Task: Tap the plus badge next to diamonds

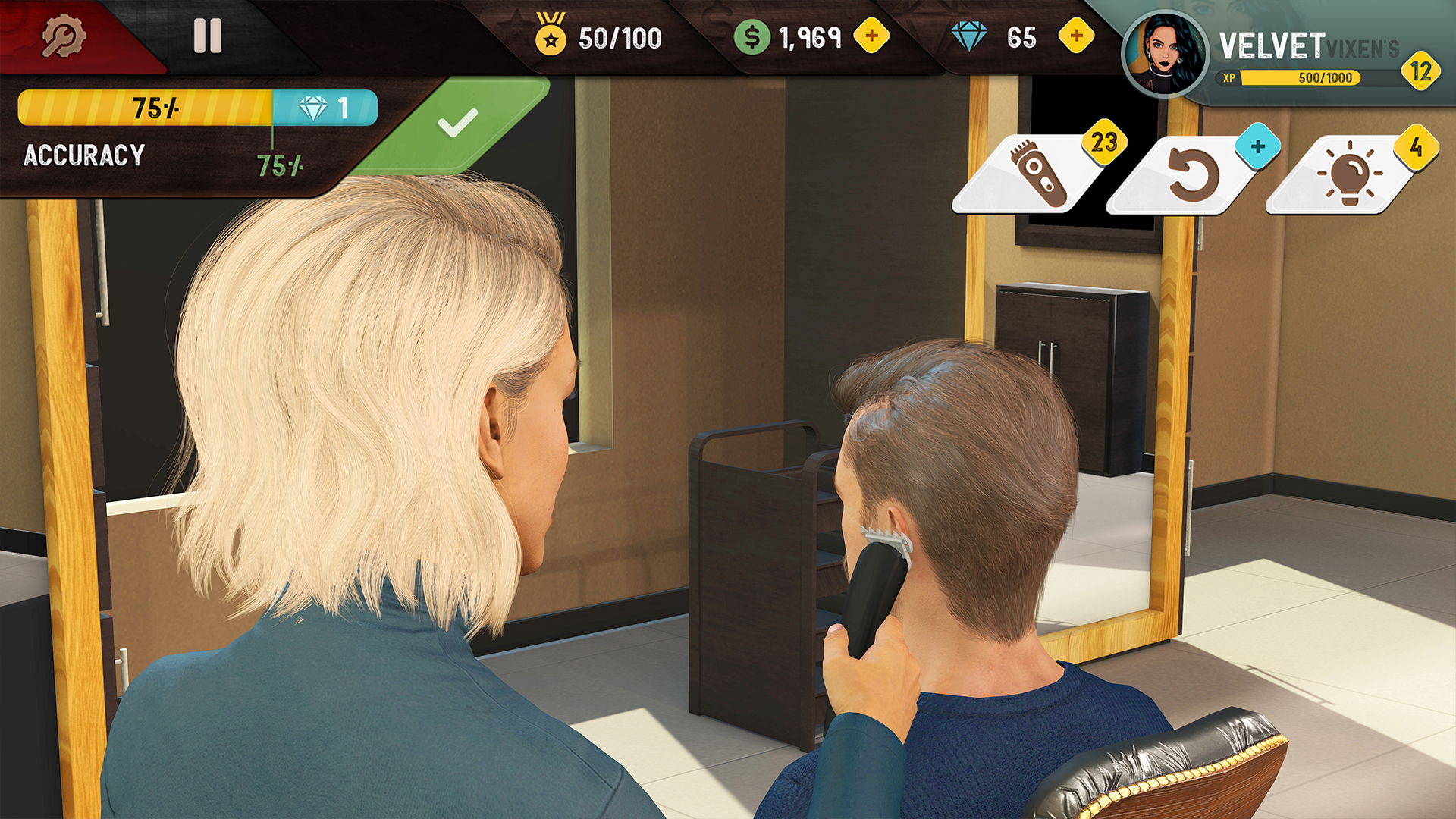Action: [x=1075, y=33]
